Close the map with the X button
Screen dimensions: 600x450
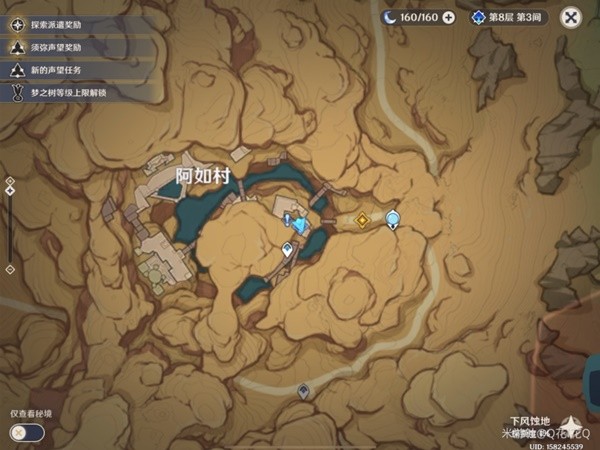click(x=571, y=17)
